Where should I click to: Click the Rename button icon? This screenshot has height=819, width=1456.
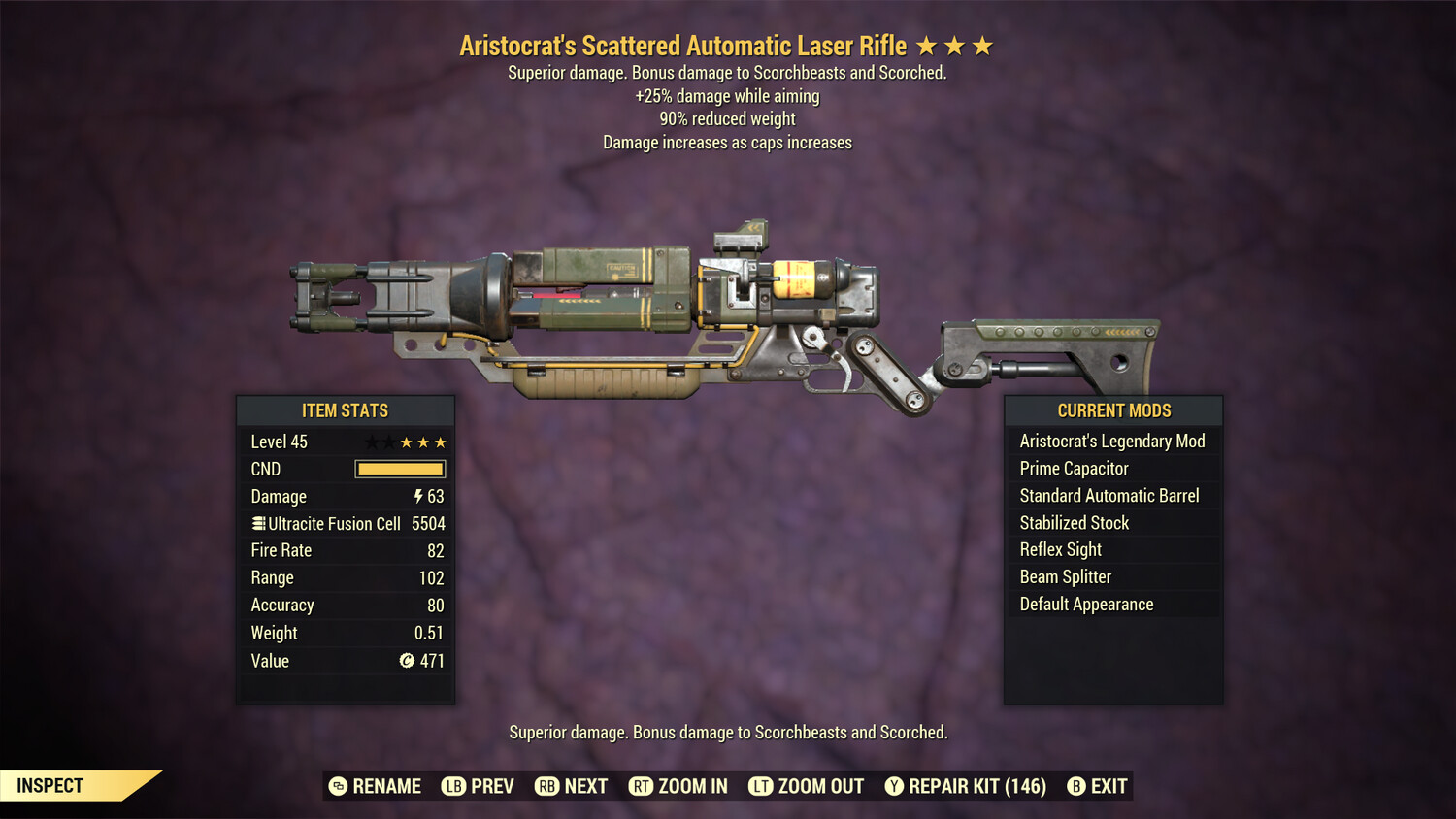(338, 786)
